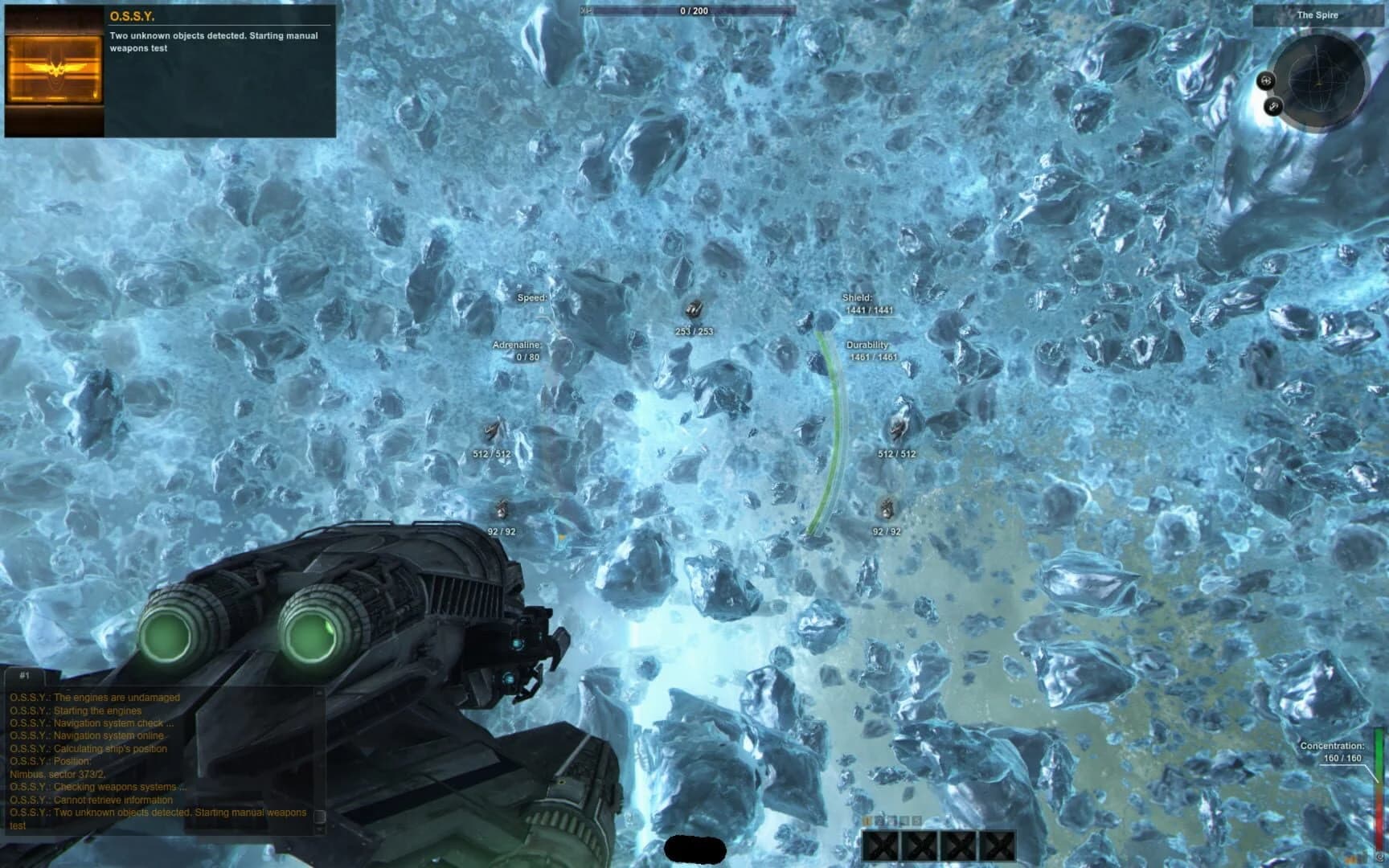Click the first X weapon slot
The image size is (1389, 868).
(881, 845)
